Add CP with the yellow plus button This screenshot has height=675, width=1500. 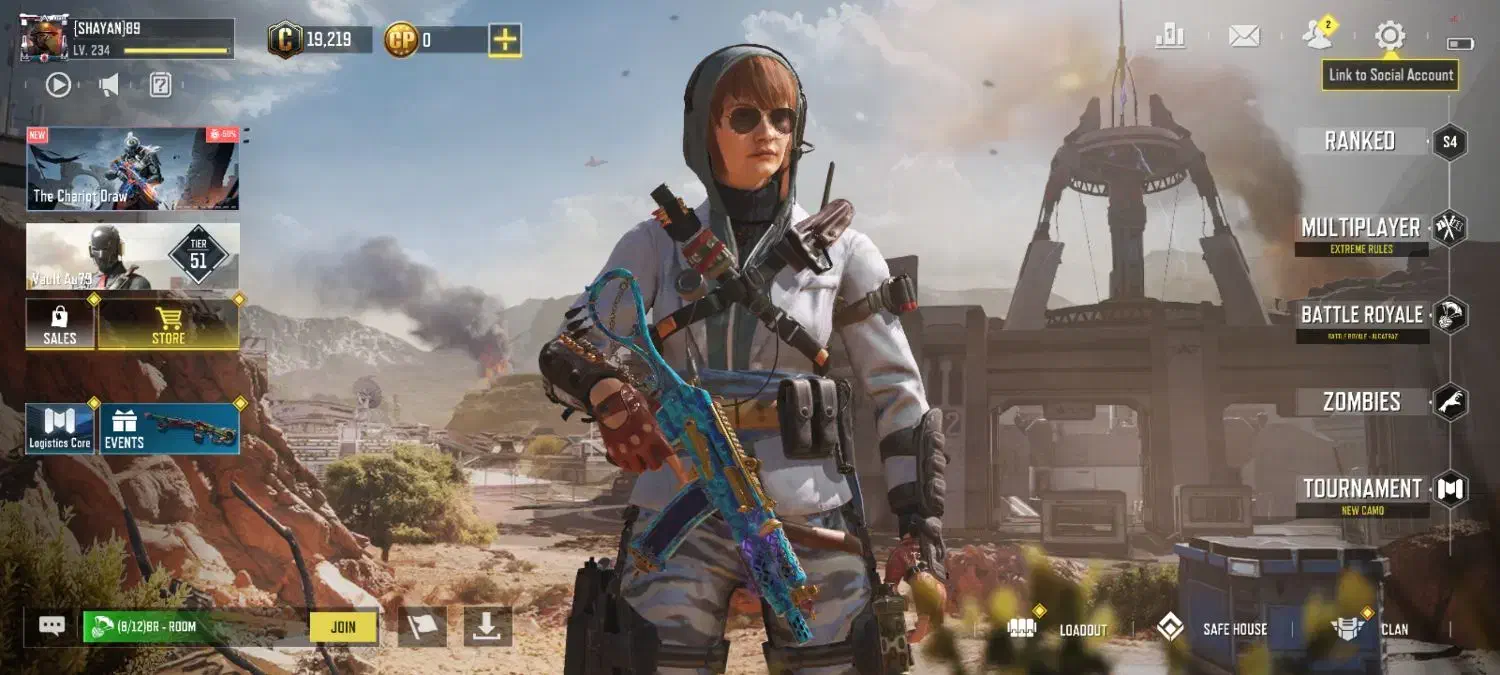505,40
